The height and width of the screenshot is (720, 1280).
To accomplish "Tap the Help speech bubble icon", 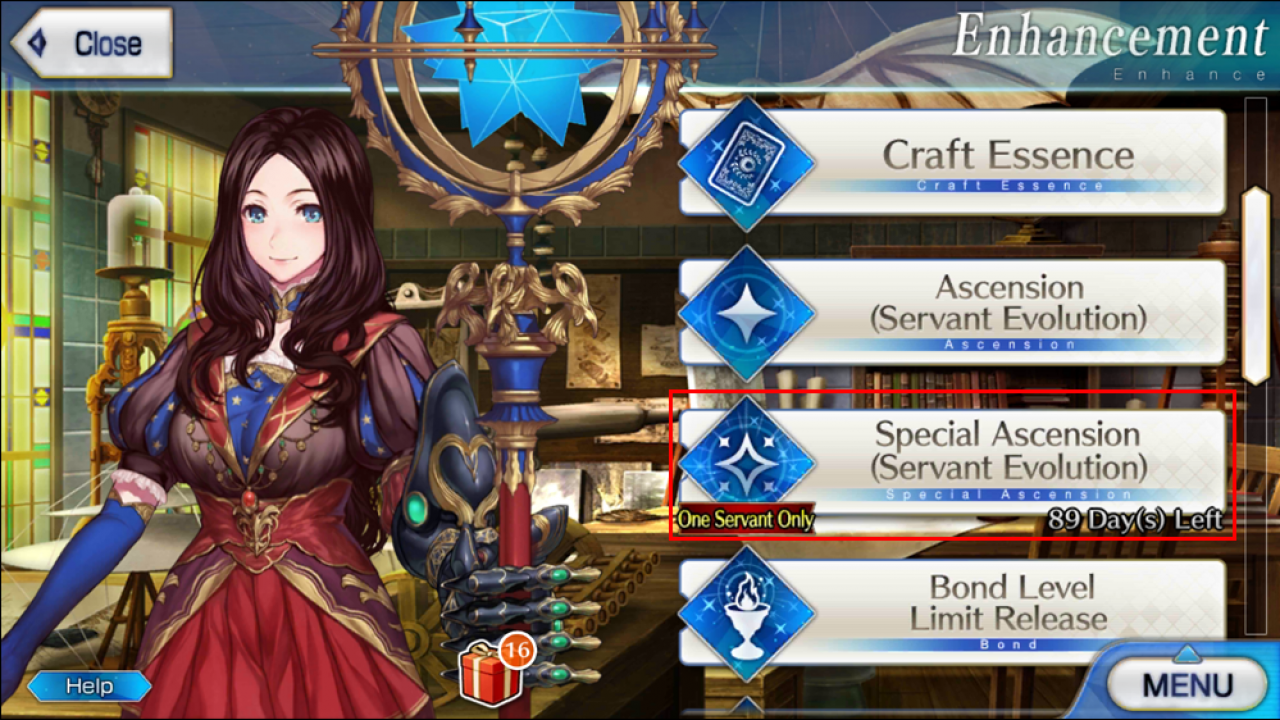I will click(90, 686).
